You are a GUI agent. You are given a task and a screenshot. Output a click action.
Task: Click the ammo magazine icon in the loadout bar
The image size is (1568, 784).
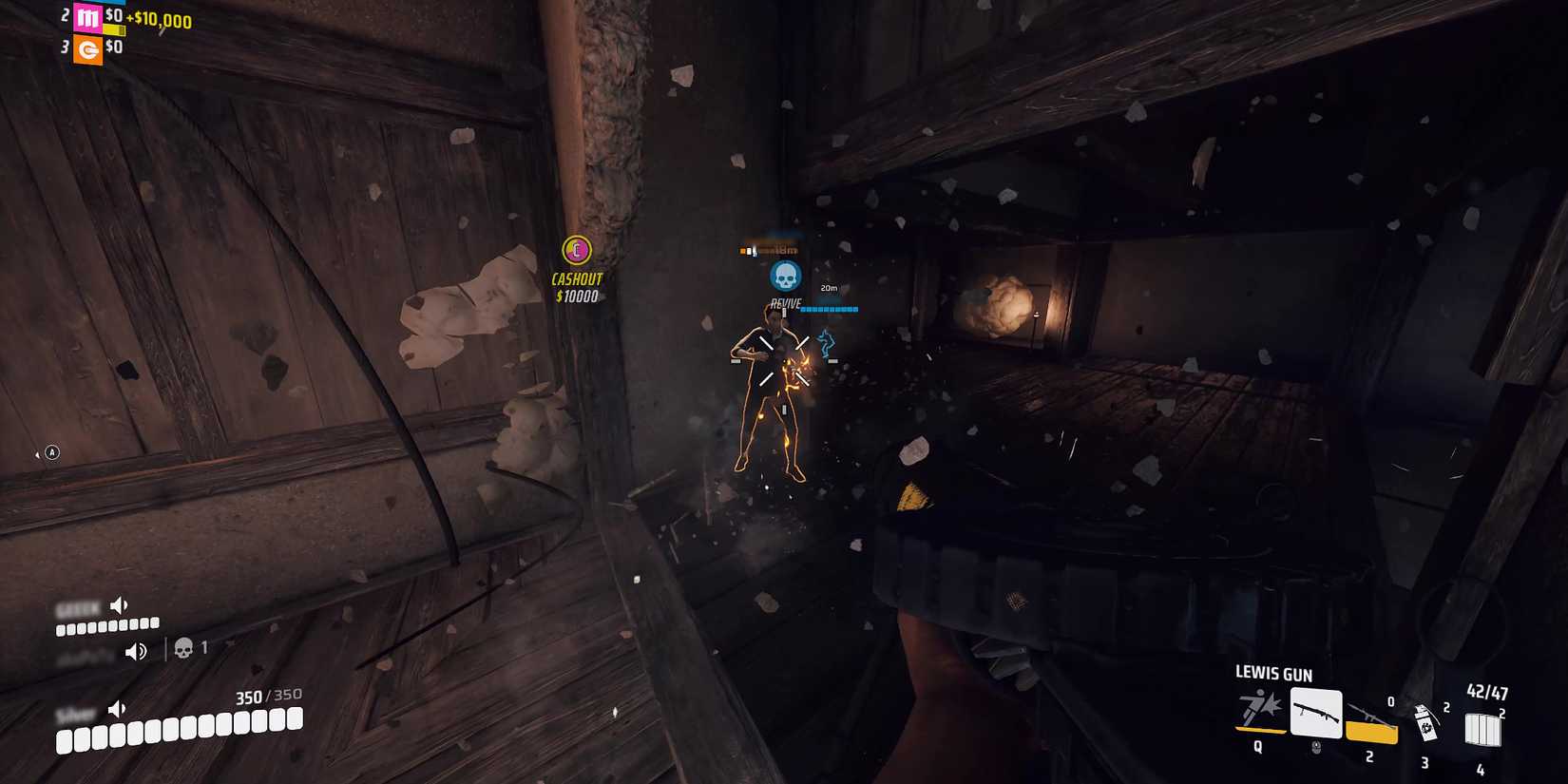click(1482, 727)
